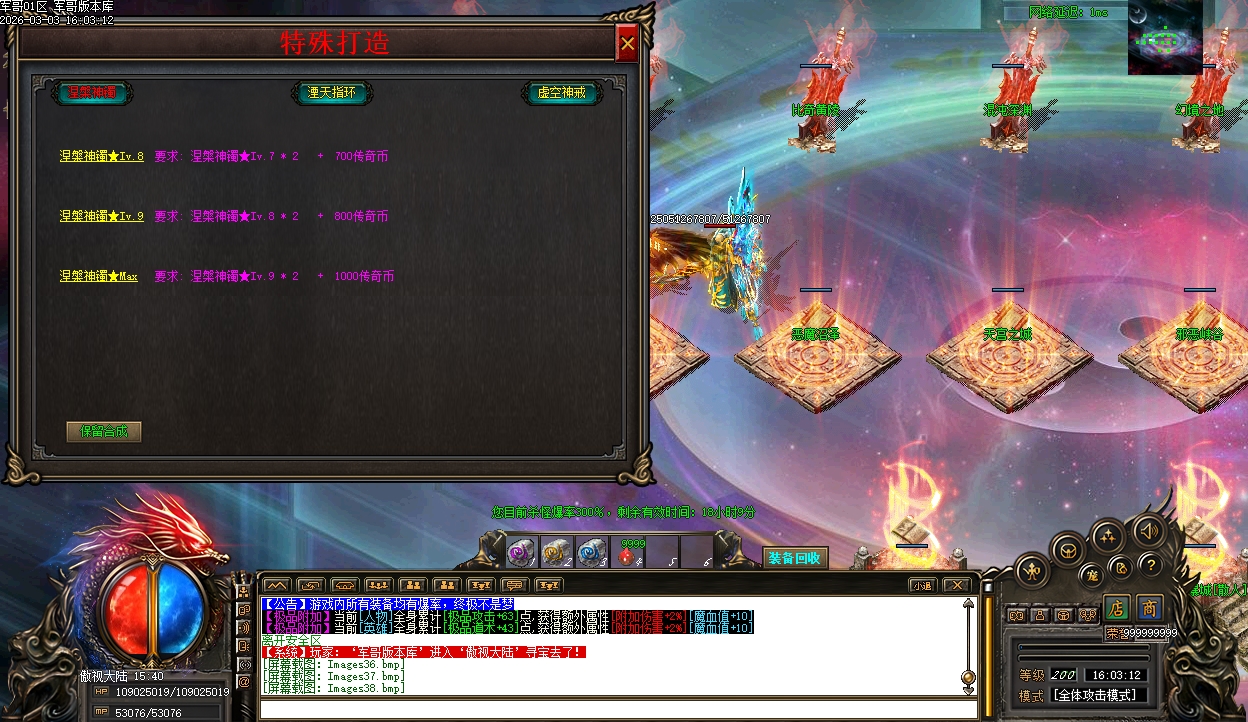
Task: Switch to the 涅槃神镯 tab
Action: (92, 93)
